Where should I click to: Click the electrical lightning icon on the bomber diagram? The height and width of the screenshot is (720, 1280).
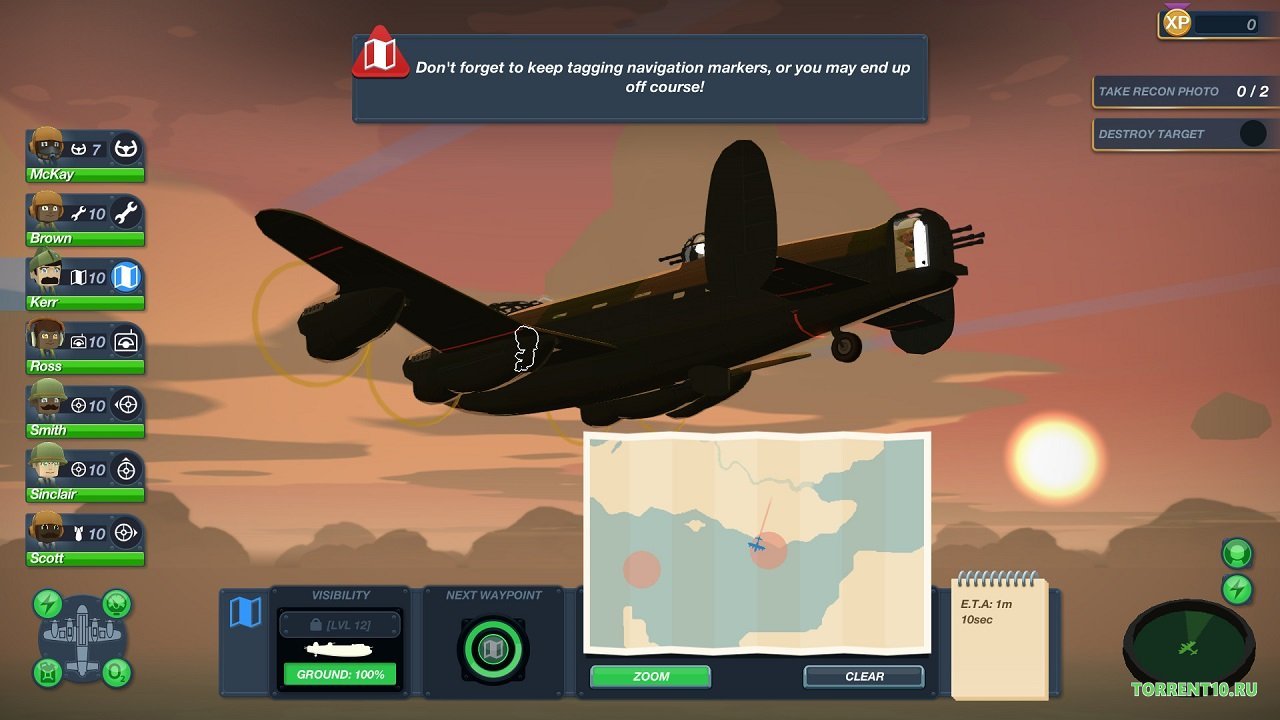pos(47,604)
